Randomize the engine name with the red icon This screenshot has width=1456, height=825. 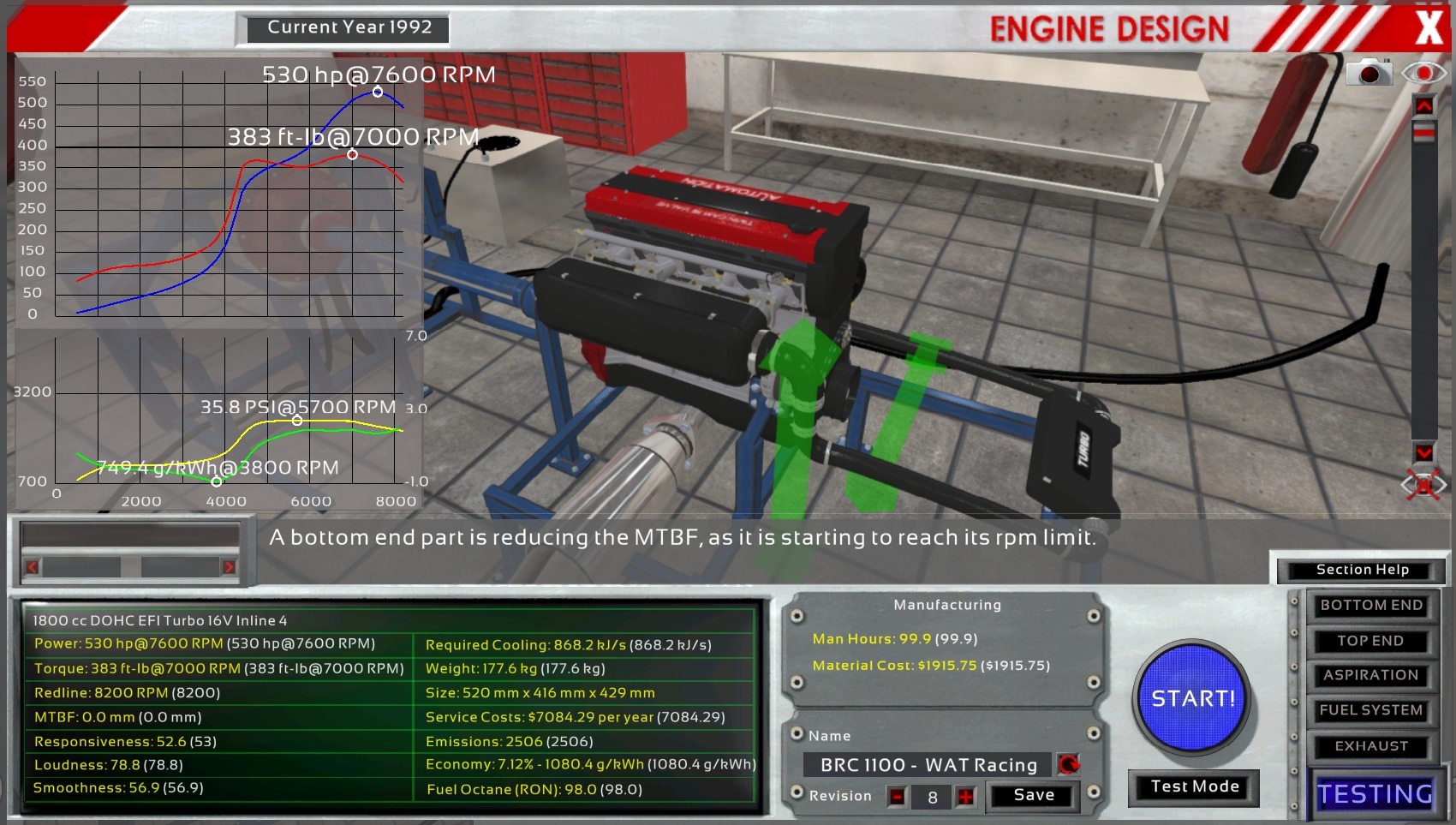coord(1068,764)
